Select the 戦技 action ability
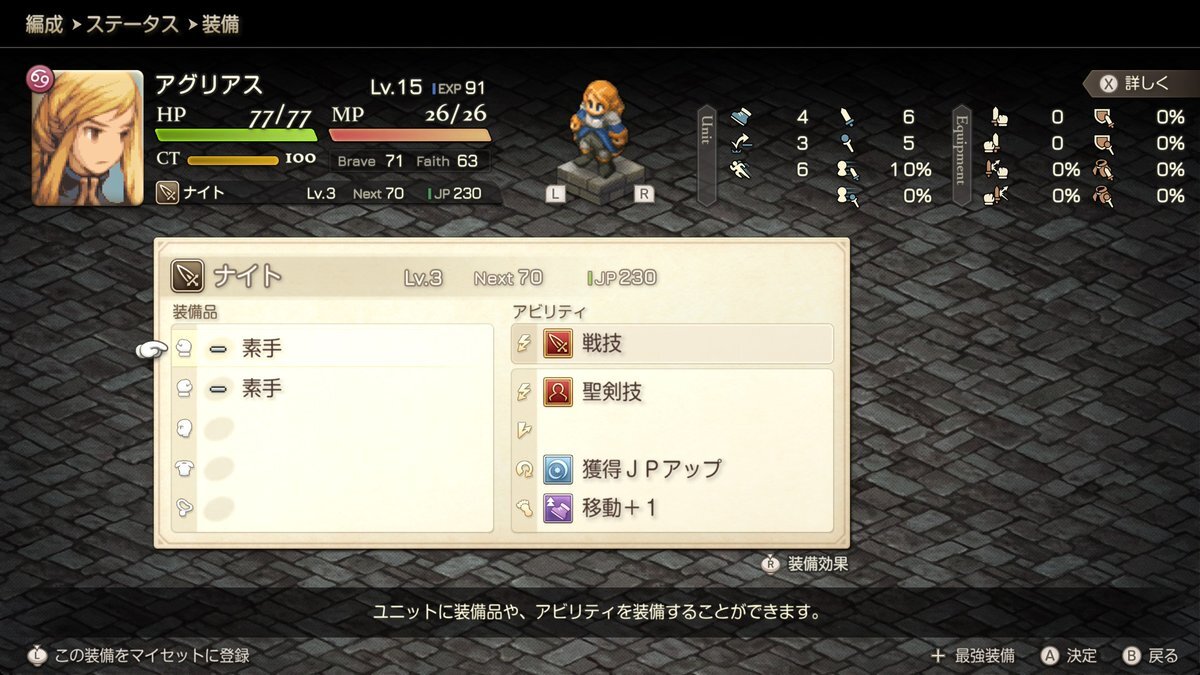Viewport: 1200px width, 675px height. point(672,344)
